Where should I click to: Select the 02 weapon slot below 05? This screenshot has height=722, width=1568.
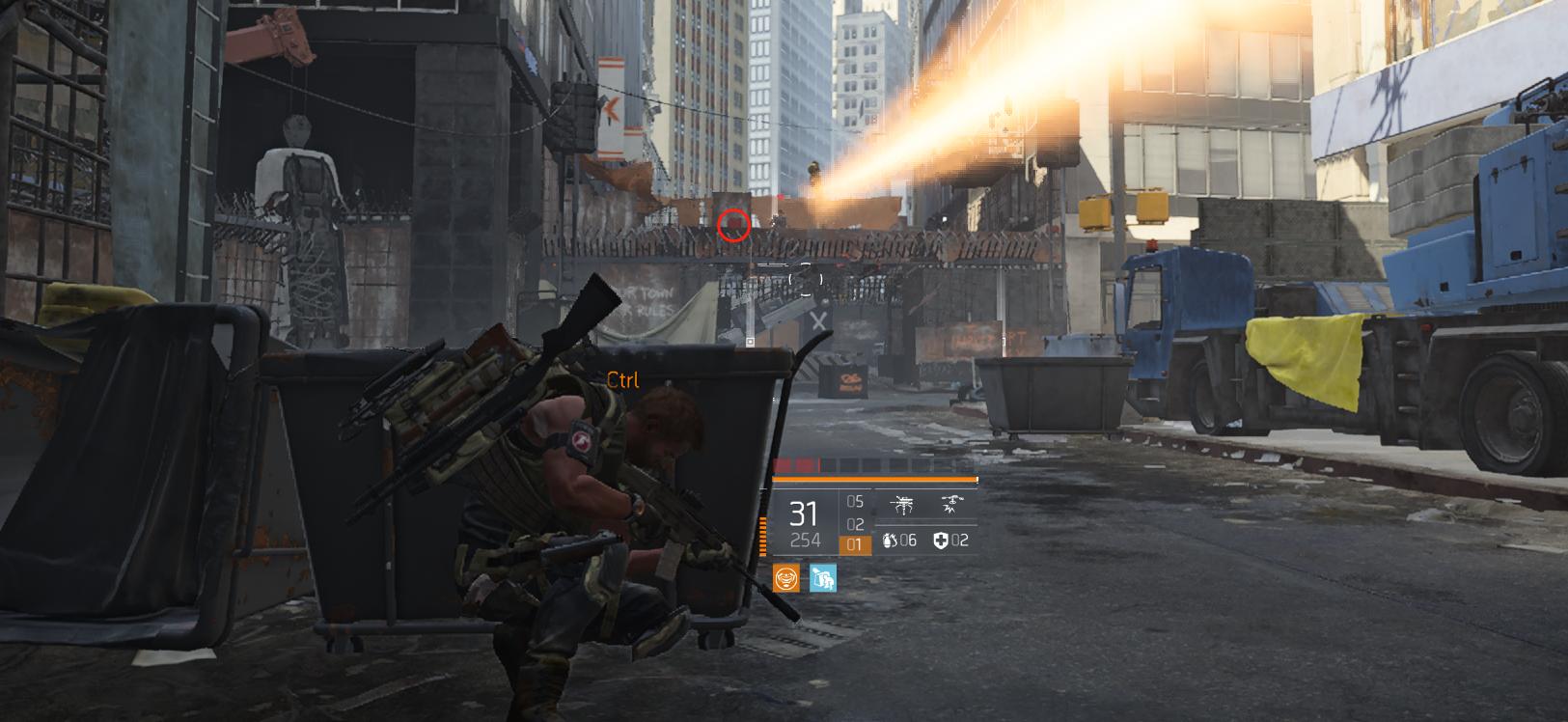pyautogui.click(x=855, y=524)
